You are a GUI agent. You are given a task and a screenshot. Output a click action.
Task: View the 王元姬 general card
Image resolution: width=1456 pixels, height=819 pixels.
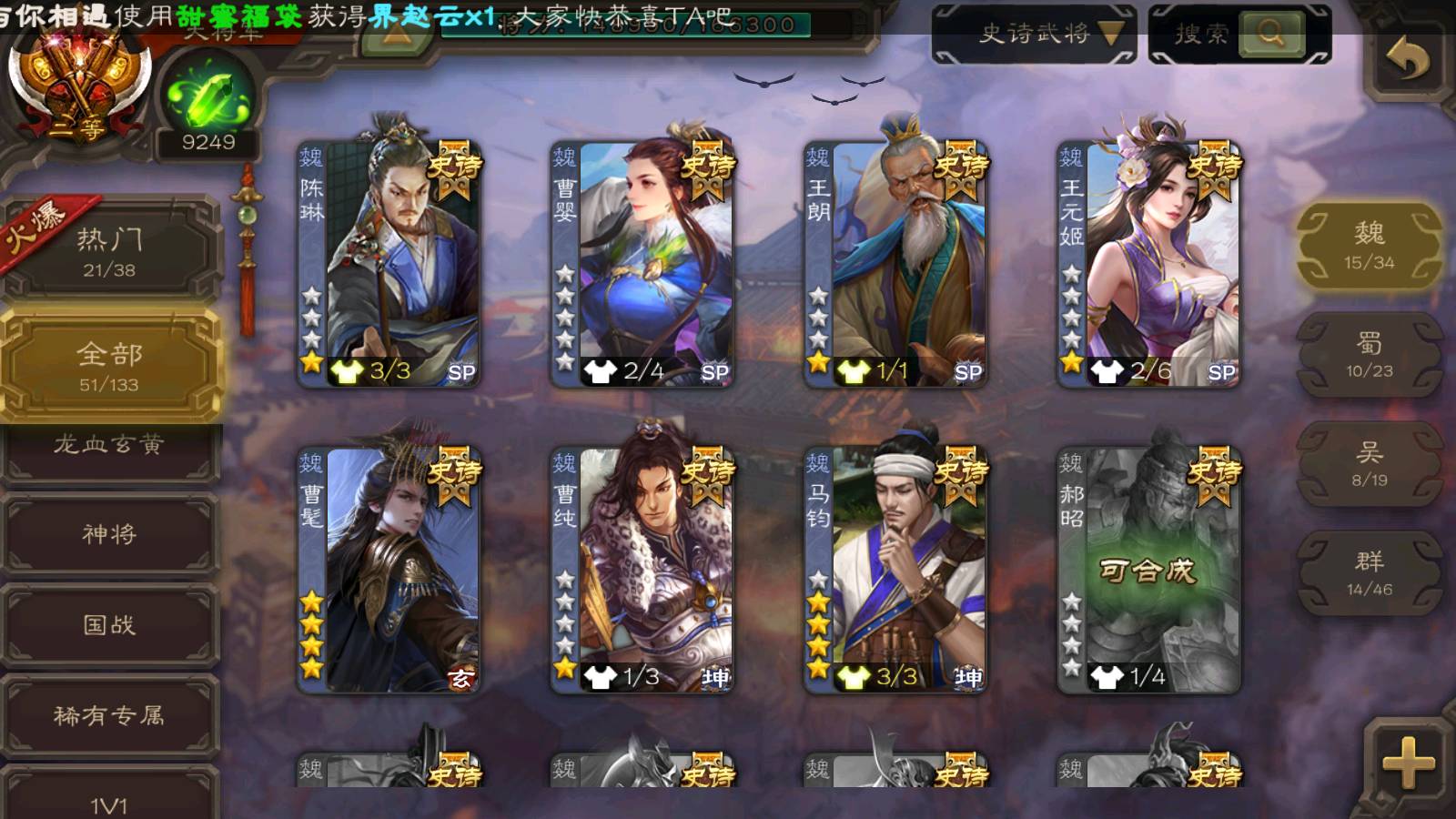(1148, 264)
